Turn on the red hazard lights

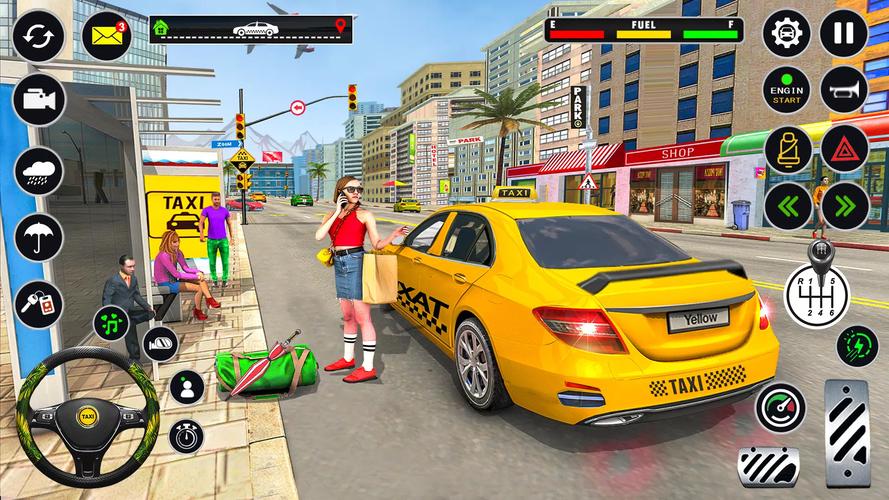click(844, 150)
